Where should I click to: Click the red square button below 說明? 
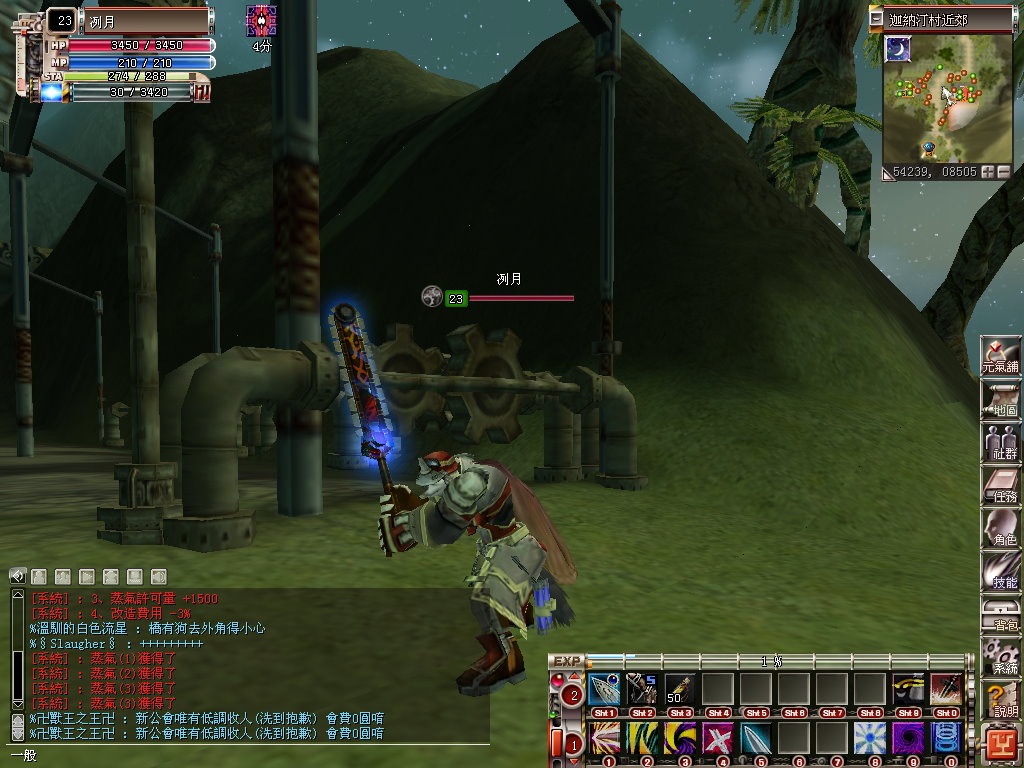click(x=1001, y=744)
